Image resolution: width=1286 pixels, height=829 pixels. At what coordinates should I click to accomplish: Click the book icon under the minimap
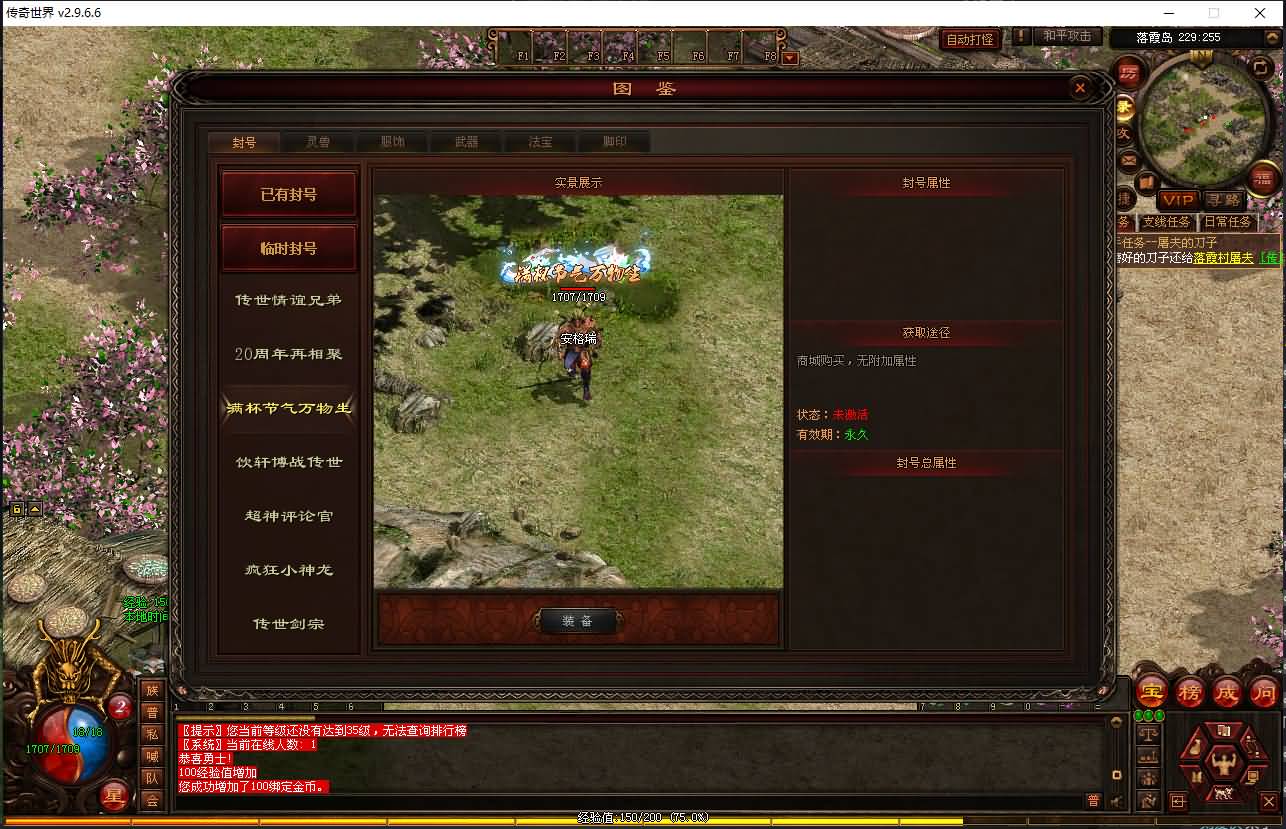tap(1146, 180)
